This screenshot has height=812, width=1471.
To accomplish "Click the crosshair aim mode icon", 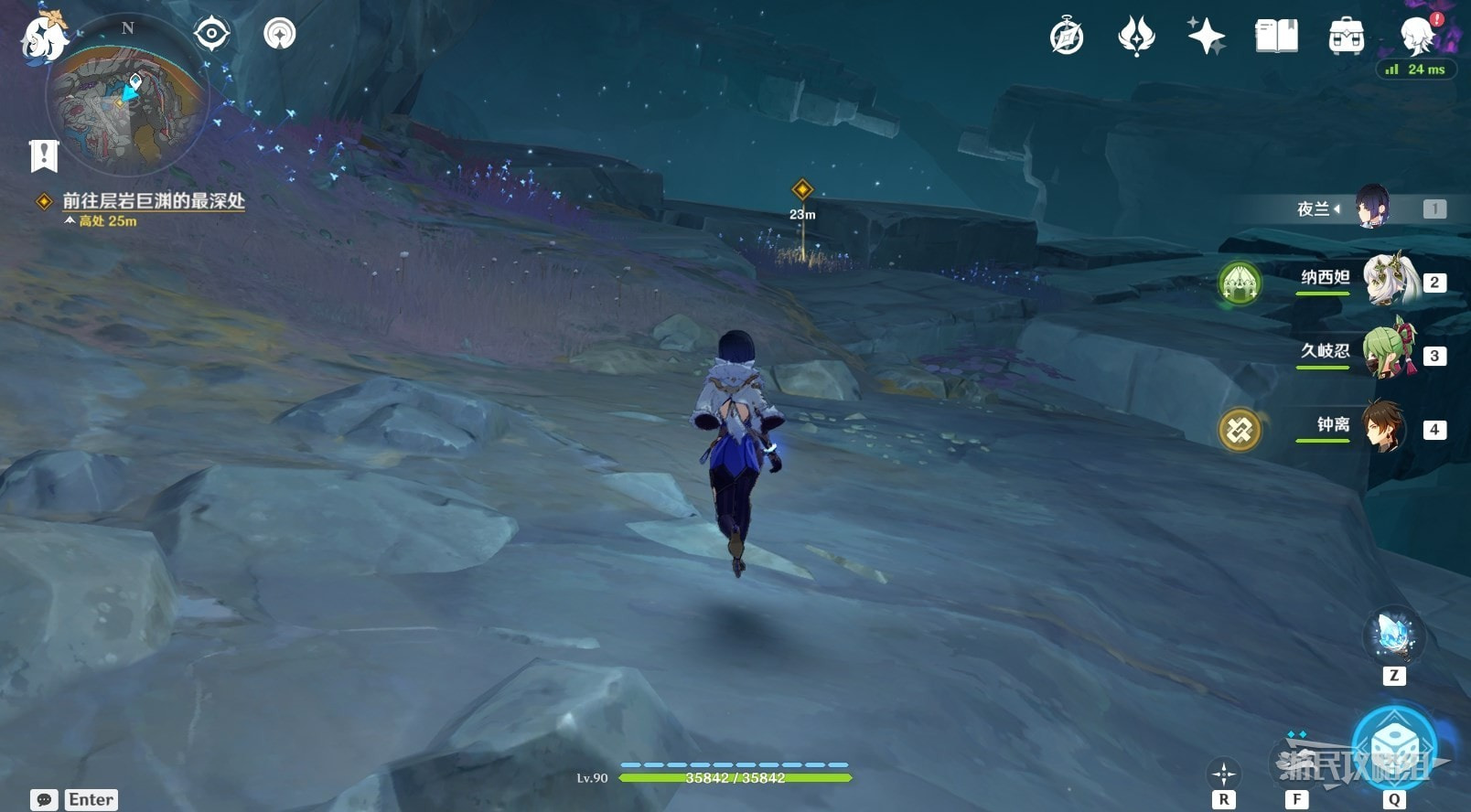I will [x=1223, y=775].
